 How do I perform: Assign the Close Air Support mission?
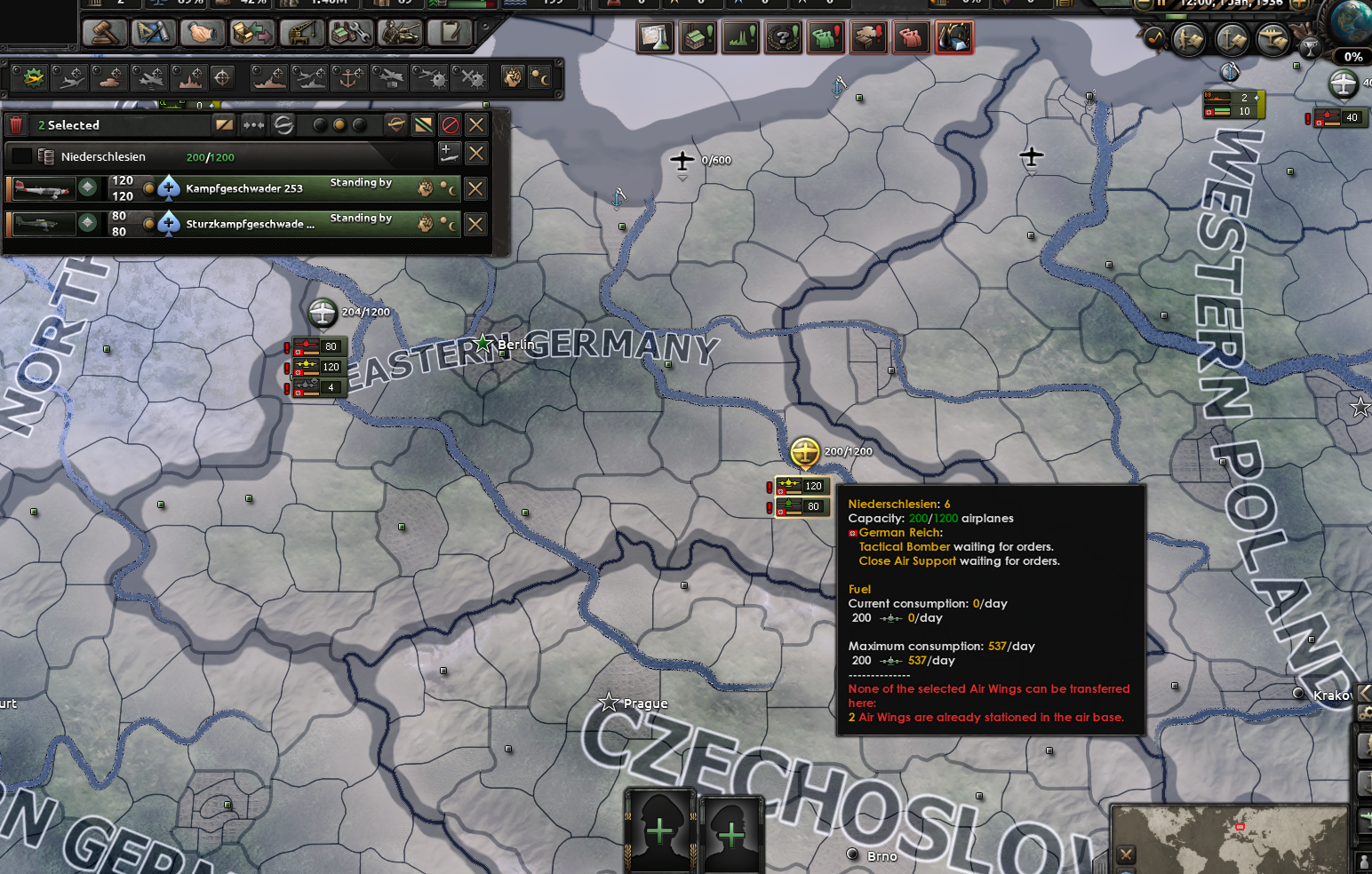pos(108,77)
